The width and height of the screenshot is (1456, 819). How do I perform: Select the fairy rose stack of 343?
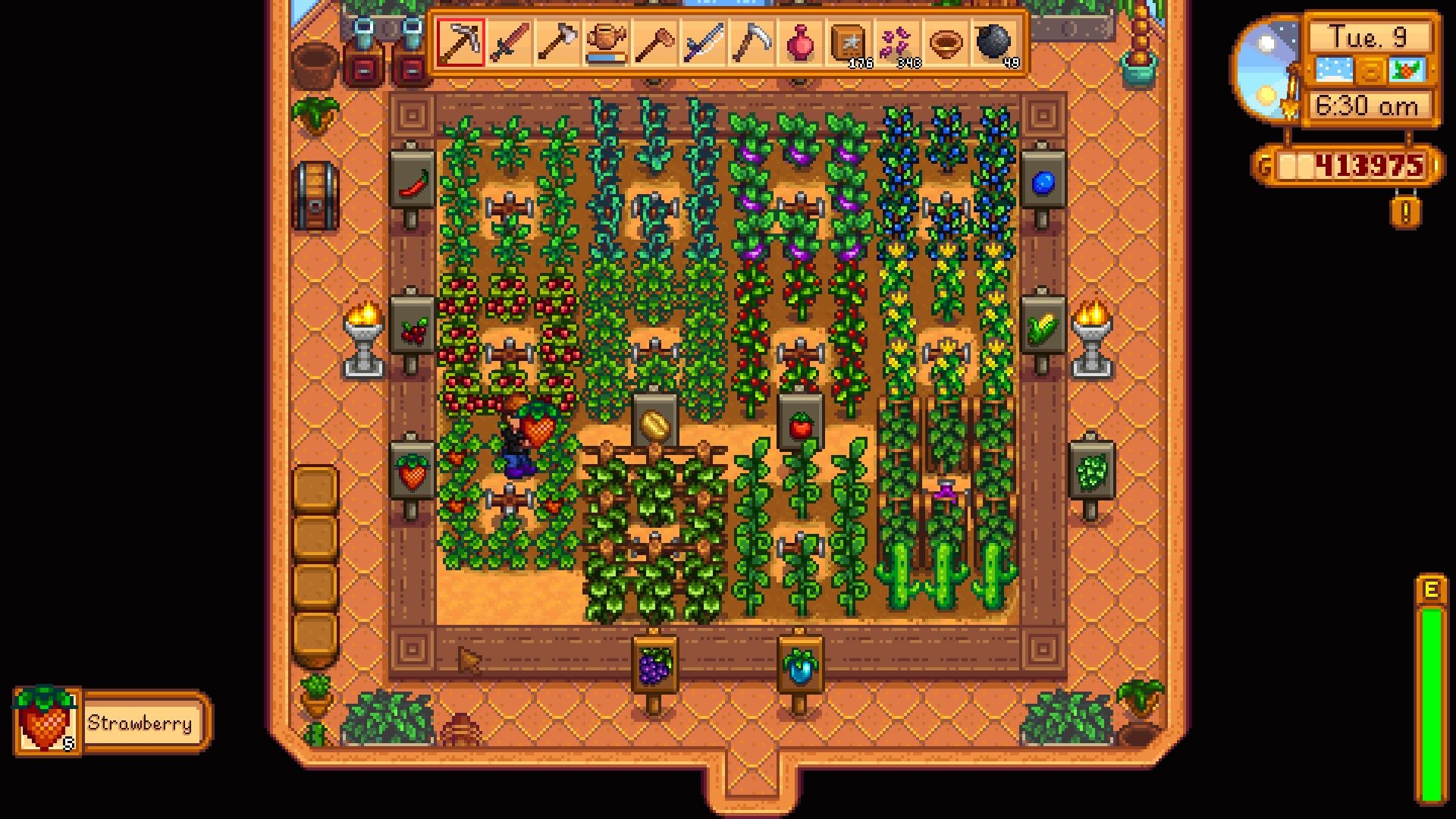point(898,43)
